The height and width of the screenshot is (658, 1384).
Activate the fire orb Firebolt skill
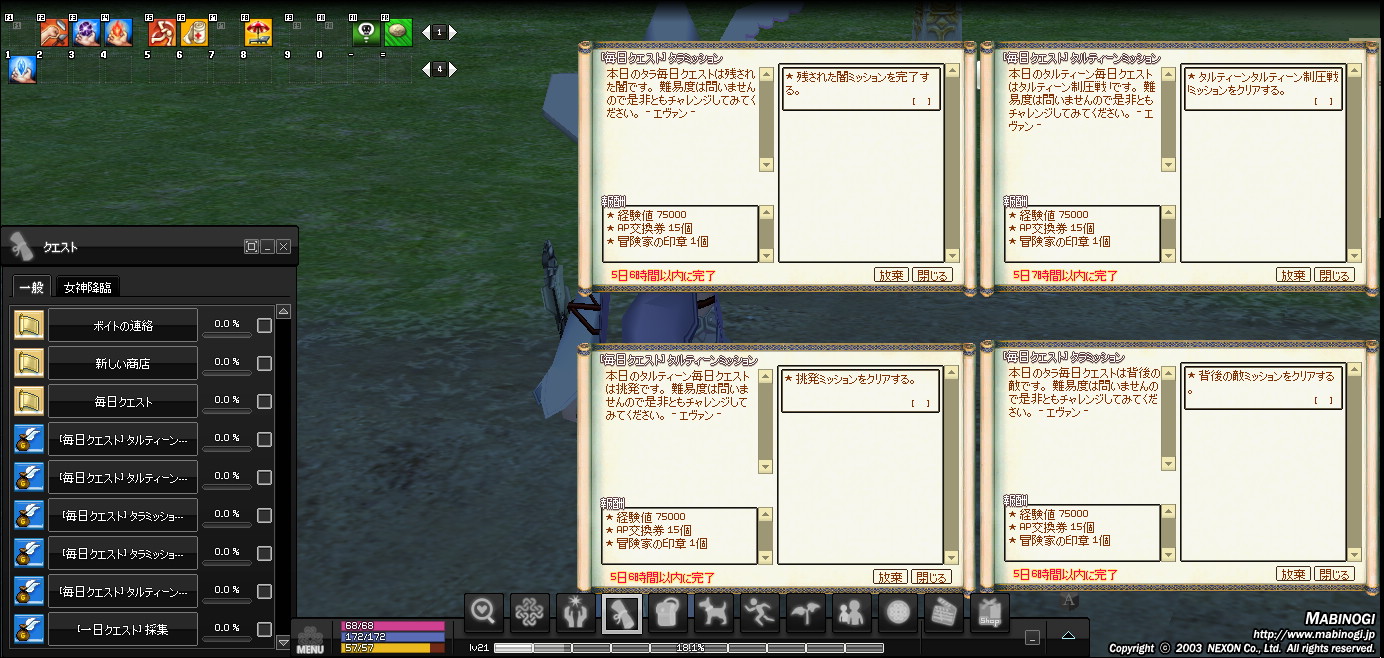click(118, 33)
